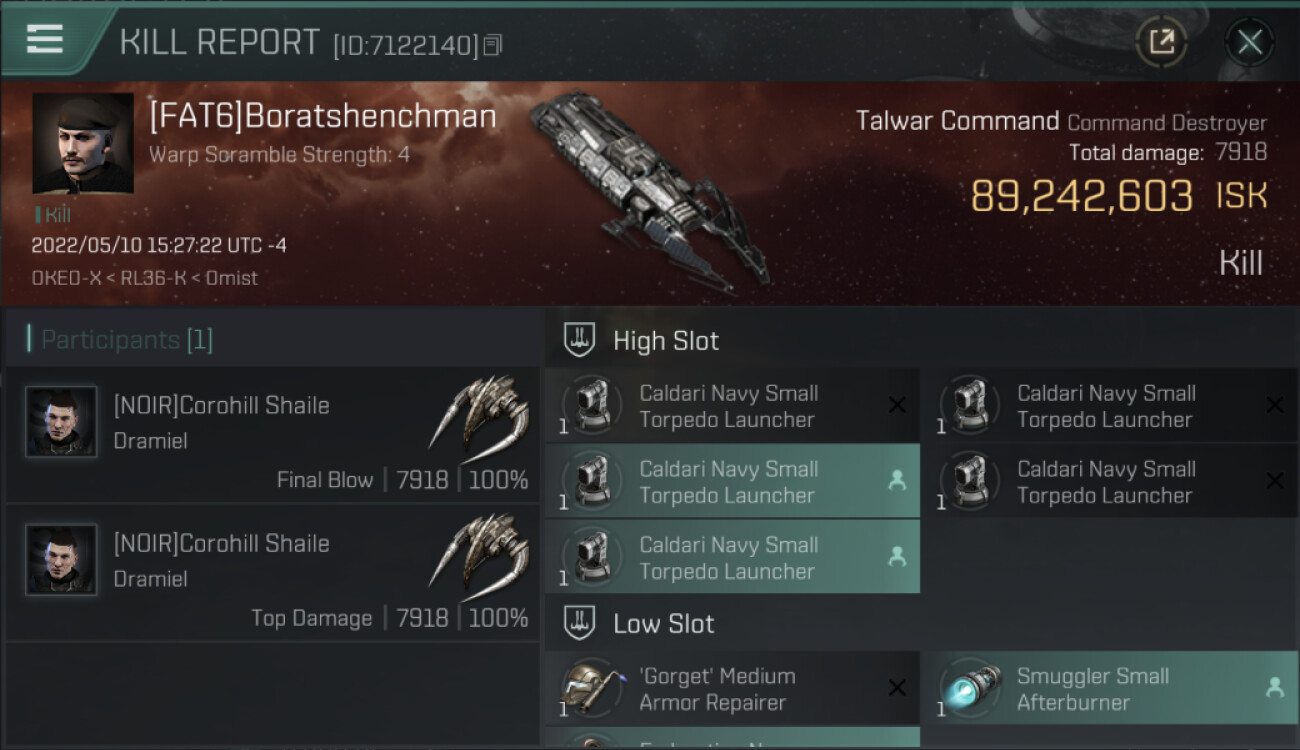Image resolution: width=1300 pixels, height=750 pixels.
Task: Copy the kill report ID
Action: pos(493,45)
